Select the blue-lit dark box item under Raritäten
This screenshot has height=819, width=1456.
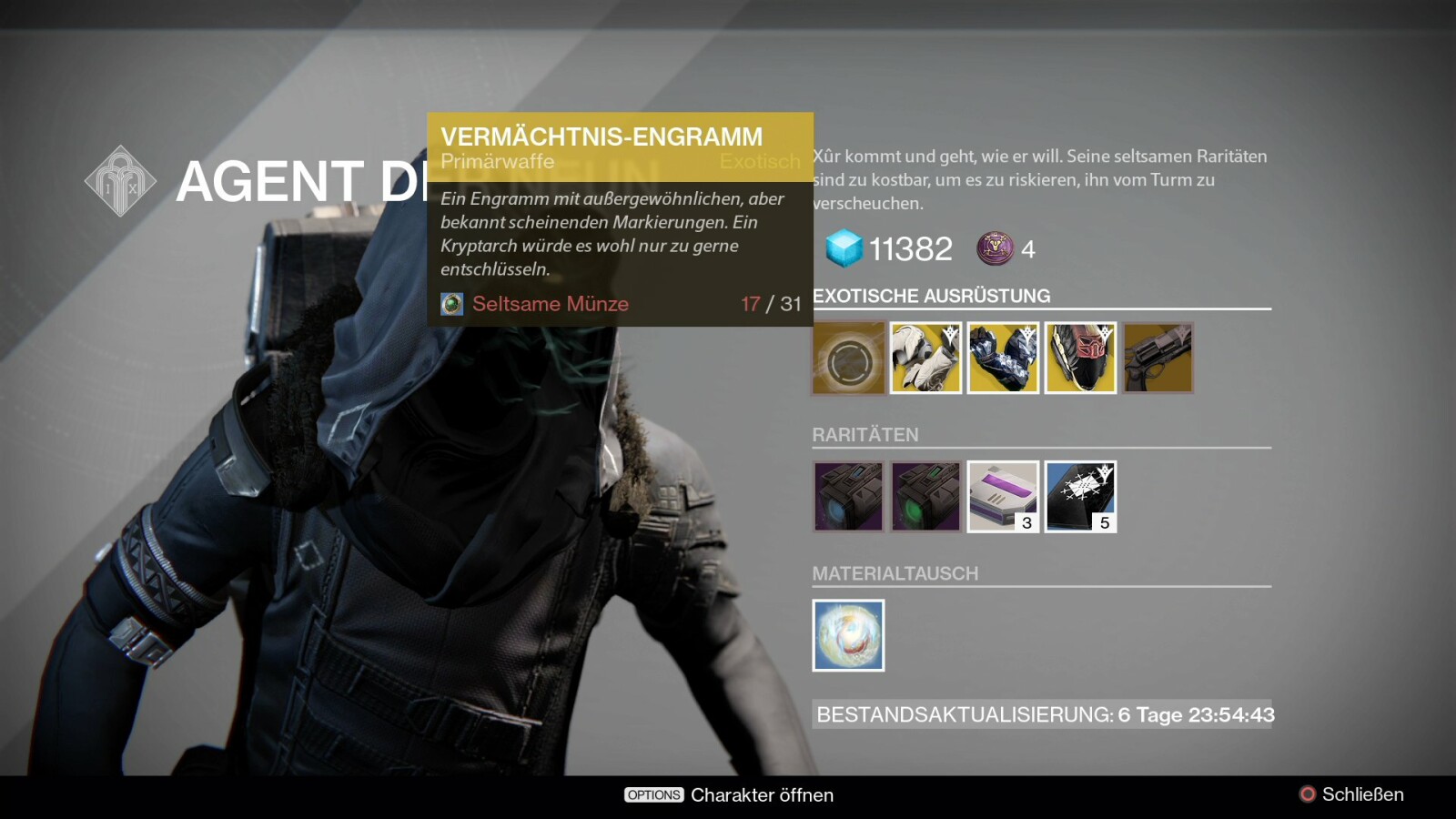point(848,497)
